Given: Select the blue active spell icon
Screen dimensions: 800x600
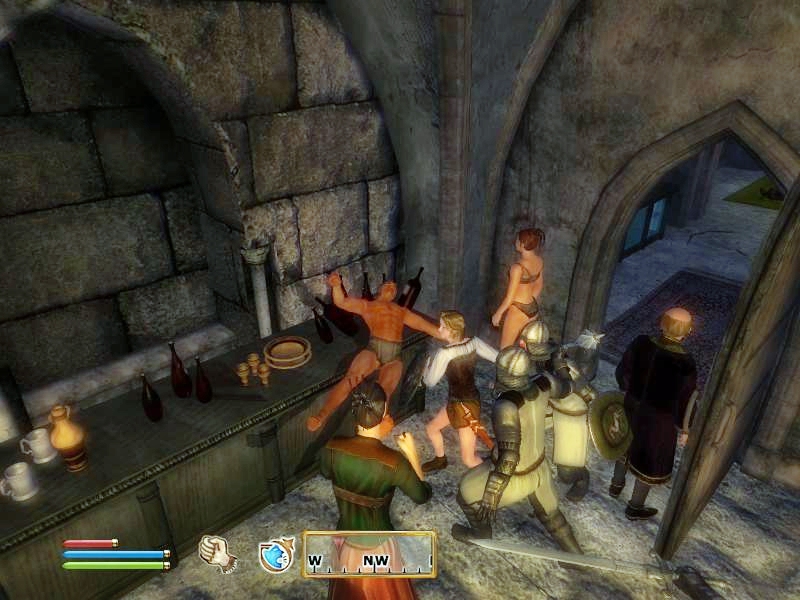Looking at the screenshot, I should [275, 555].
